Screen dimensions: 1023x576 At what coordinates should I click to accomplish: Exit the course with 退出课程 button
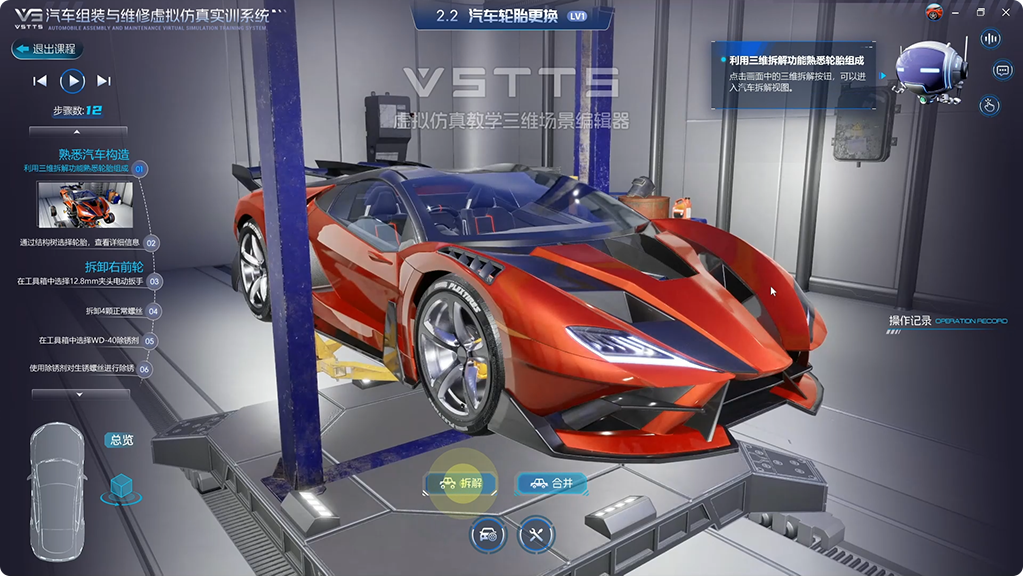(x=45, y=49)
